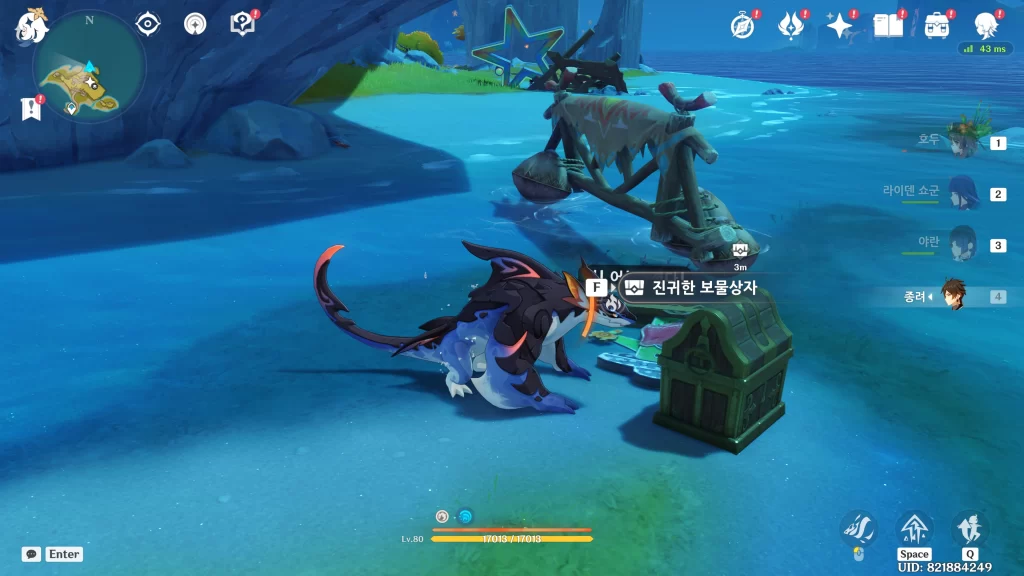Open the four-pointed star wish icon
The image size is (1024, 576).
[839, 25]
